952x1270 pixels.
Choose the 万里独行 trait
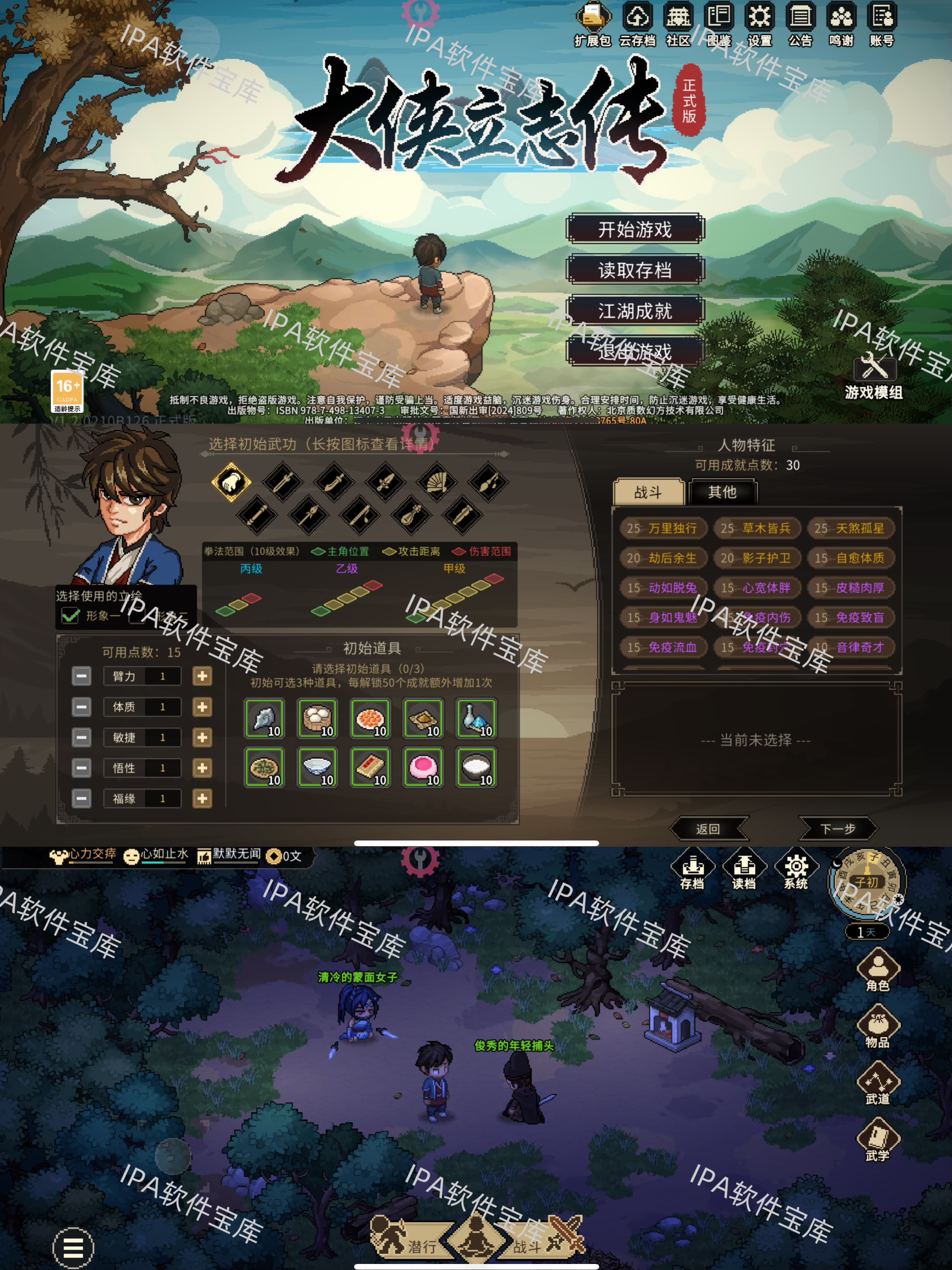tap(662, 528)
